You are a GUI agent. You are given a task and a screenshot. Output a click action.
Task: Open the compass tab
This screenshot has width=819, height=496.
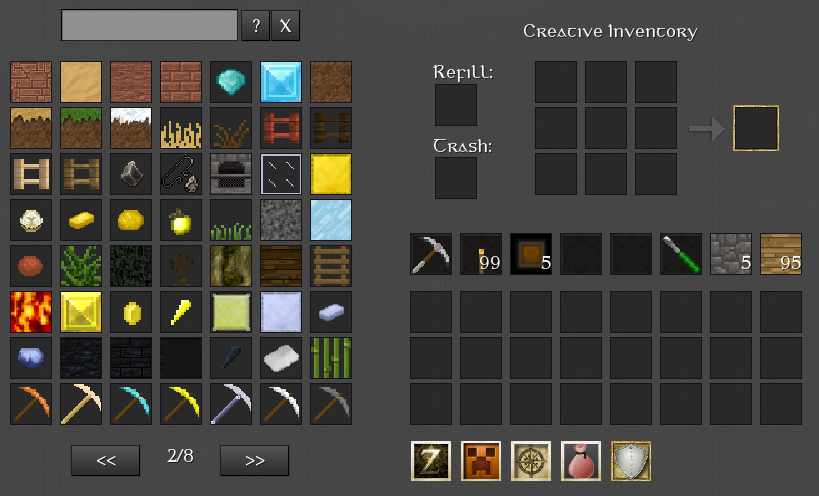[530, 461]
